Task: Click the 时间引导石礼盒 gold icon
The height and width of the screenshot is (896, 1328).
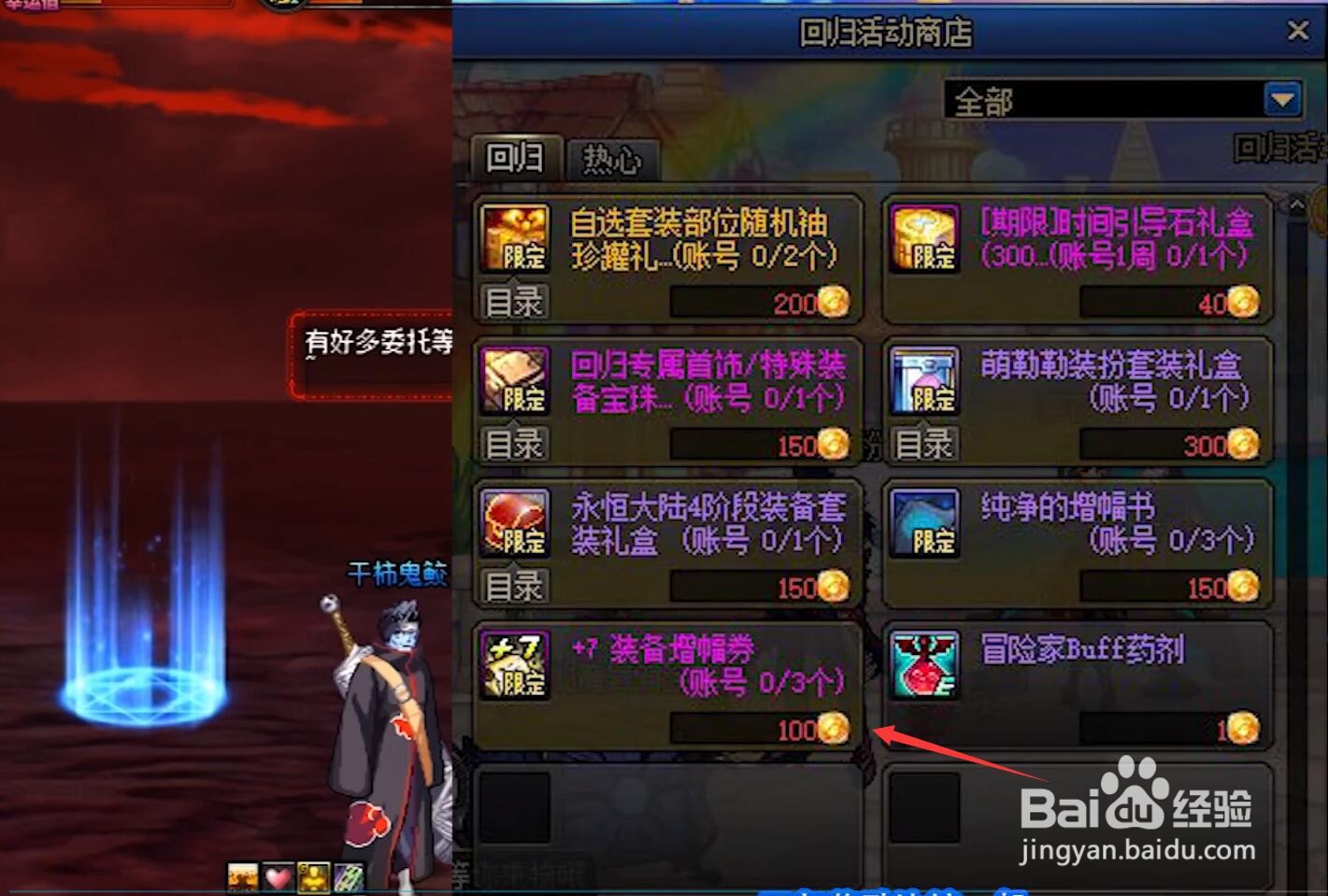Action: (x=923, y=238)
